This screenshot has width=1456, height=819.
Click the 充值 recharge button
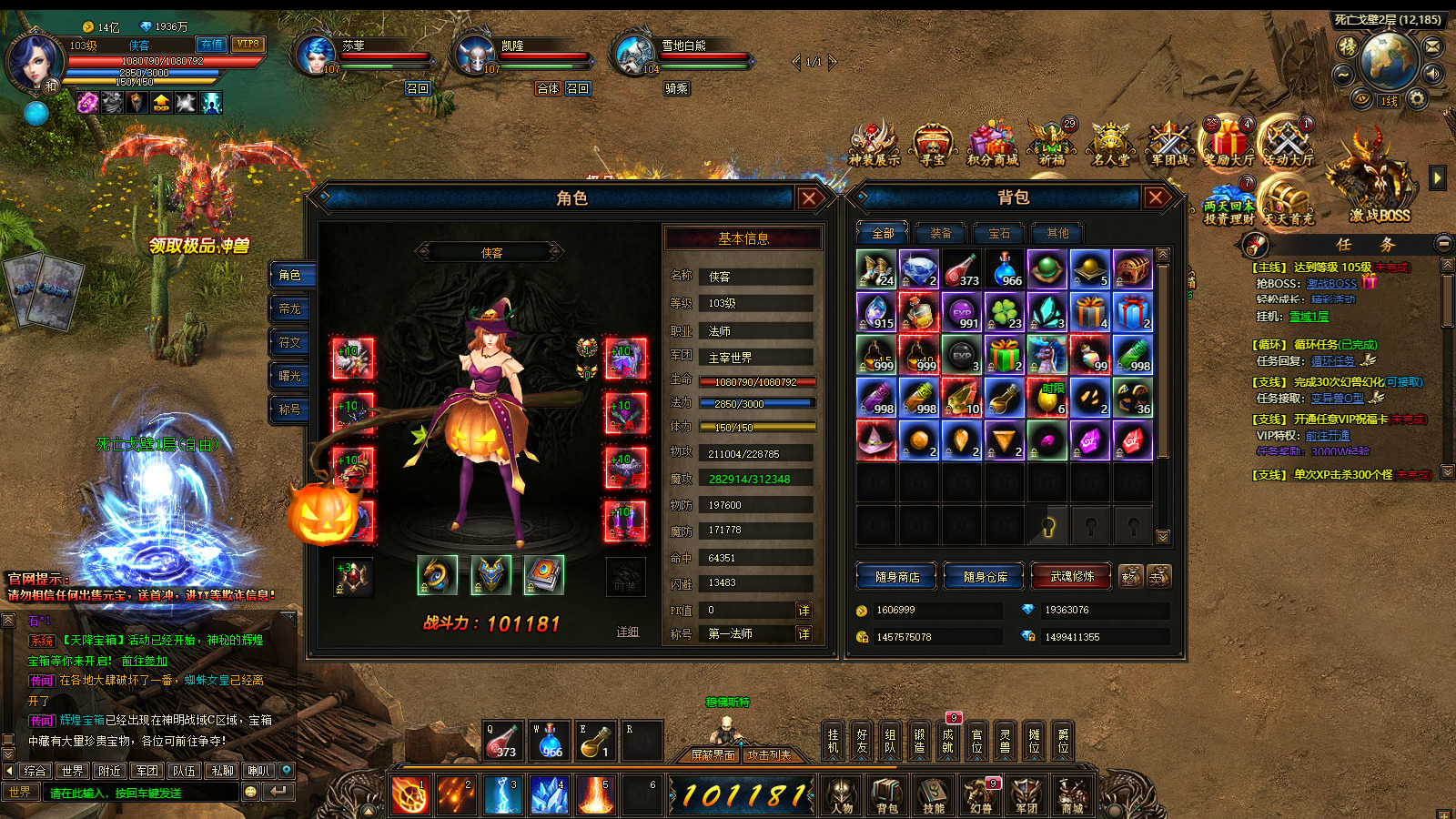(212, 45)
